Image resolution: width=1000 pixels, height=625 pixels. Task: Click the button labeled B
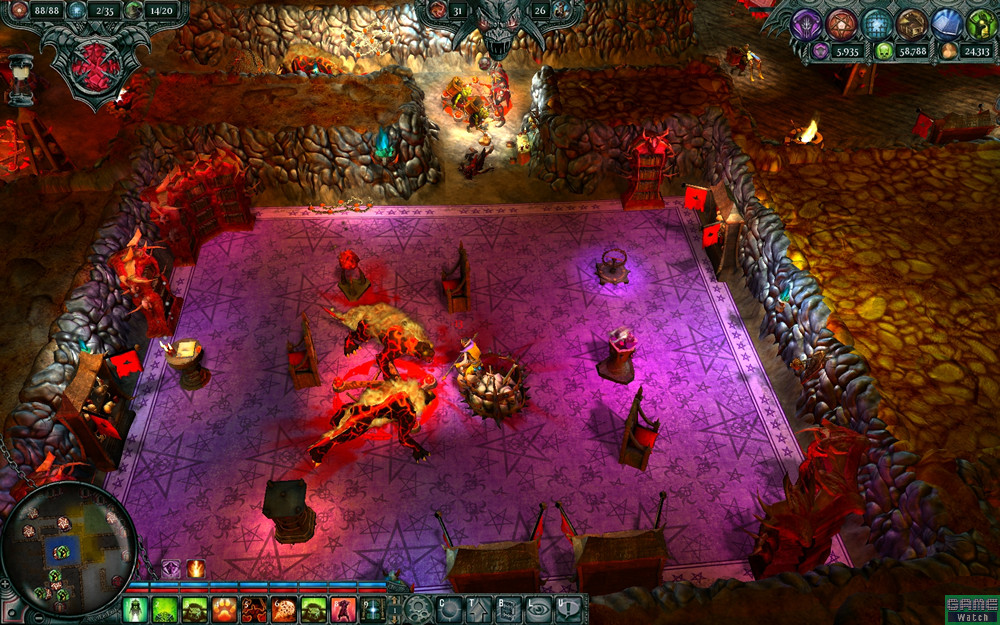[509, 609]
